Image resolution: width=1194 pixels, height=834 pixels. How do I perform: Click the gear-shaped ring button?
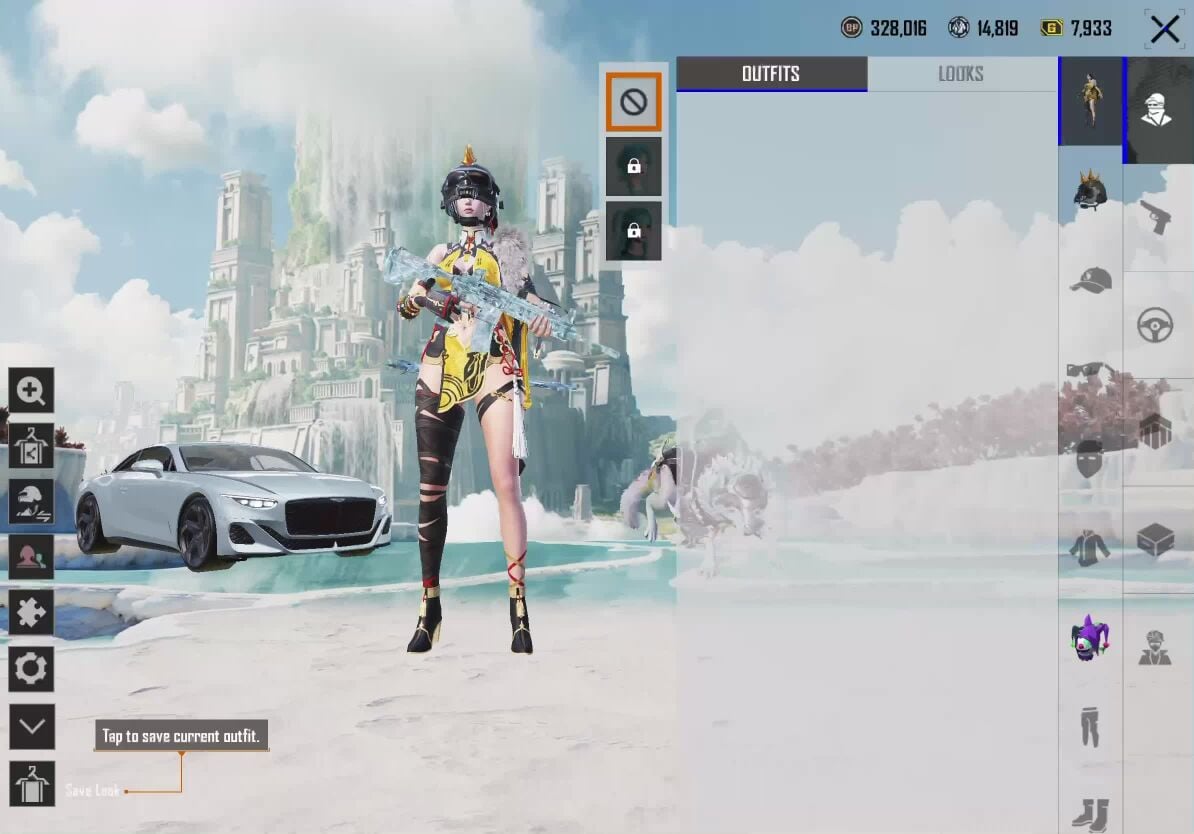[31, 668]
